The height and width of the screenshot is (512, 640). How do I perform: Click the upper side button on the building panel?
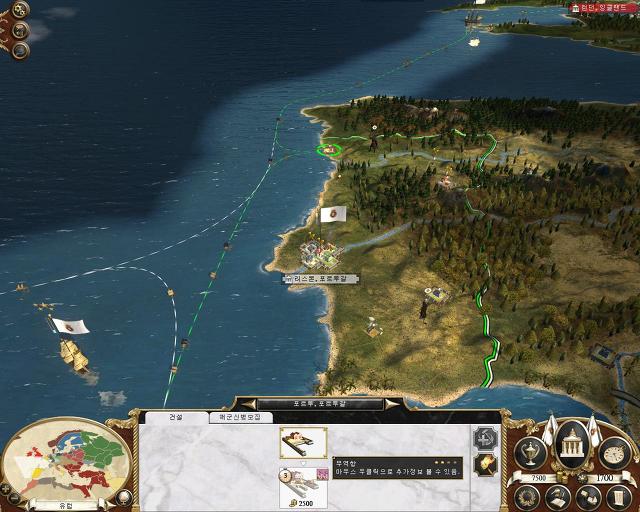[484, 437]
